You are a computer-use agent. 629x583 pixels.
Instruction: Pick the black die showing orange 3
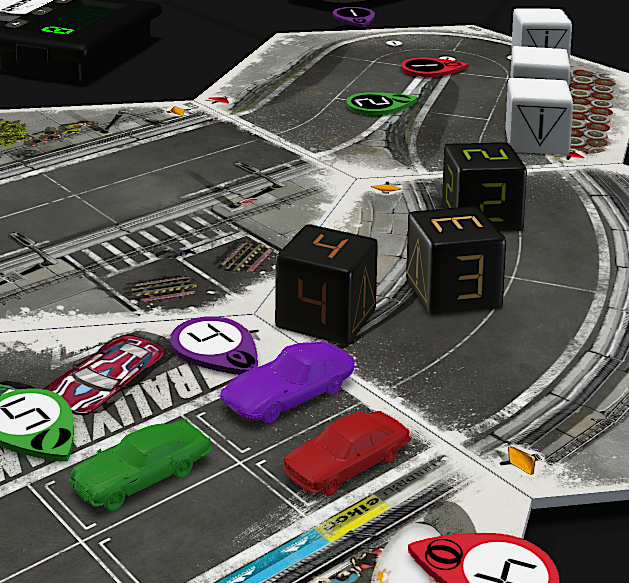(x=455, y=260)
